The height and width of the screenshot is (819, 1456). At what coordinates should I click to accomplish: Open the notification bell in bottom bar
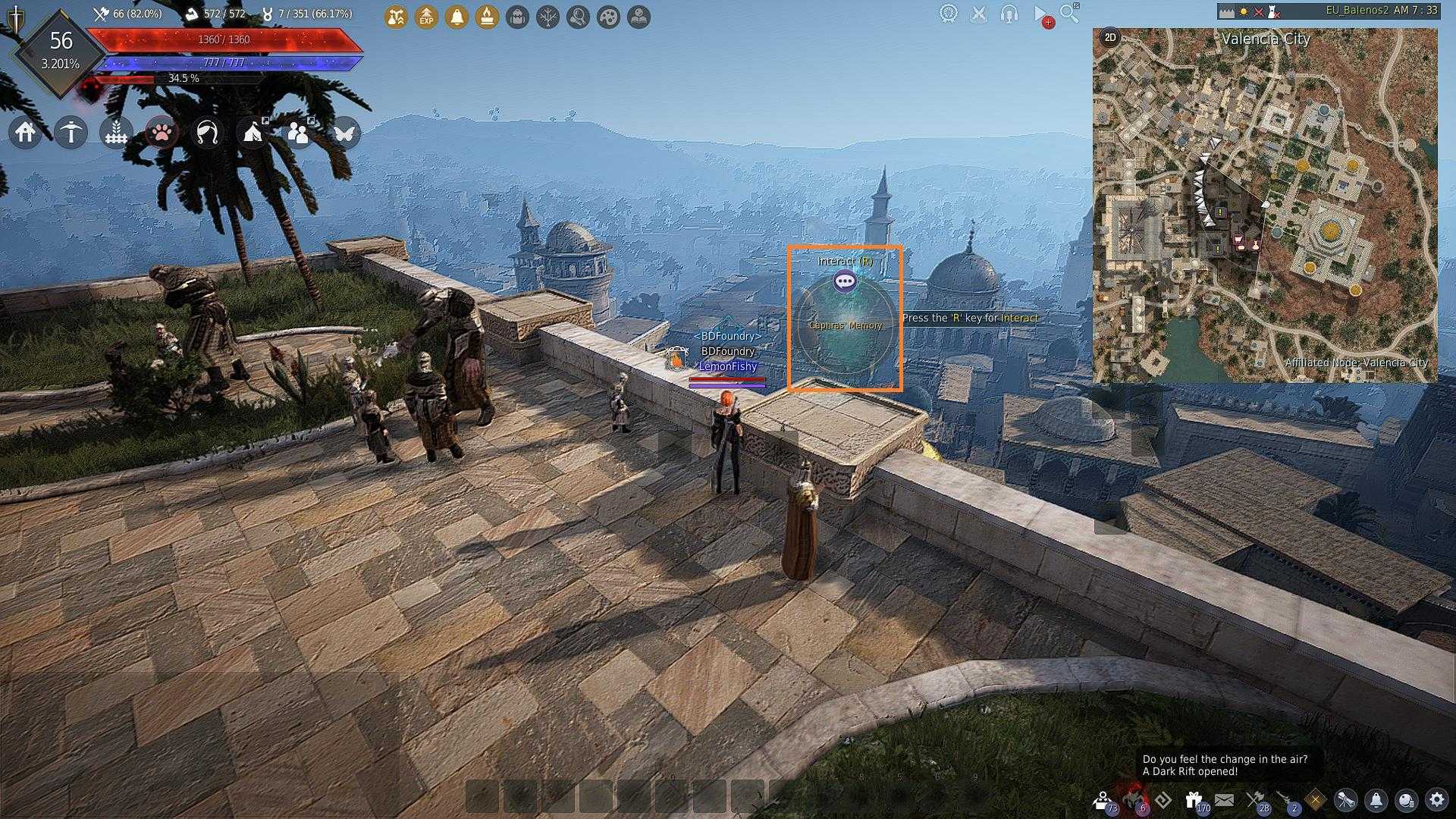pos(1376,800)
